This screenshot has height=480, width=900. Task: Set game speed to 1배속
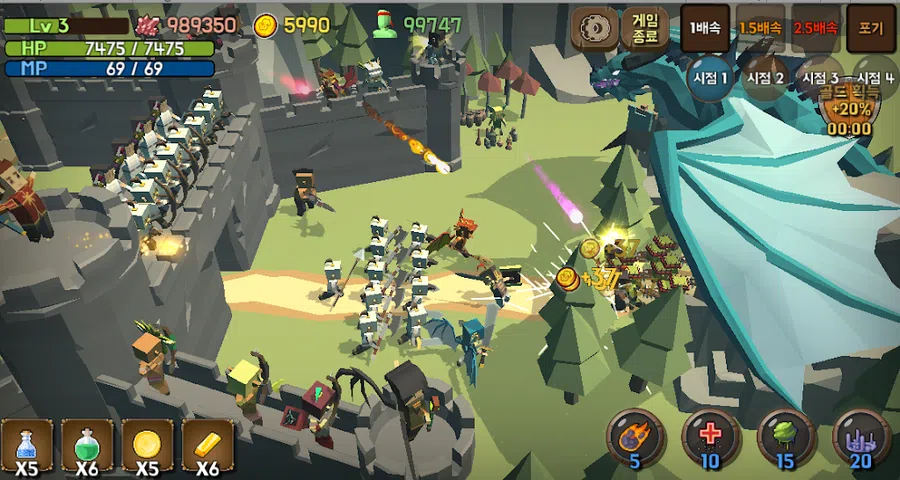coord(706,28)
